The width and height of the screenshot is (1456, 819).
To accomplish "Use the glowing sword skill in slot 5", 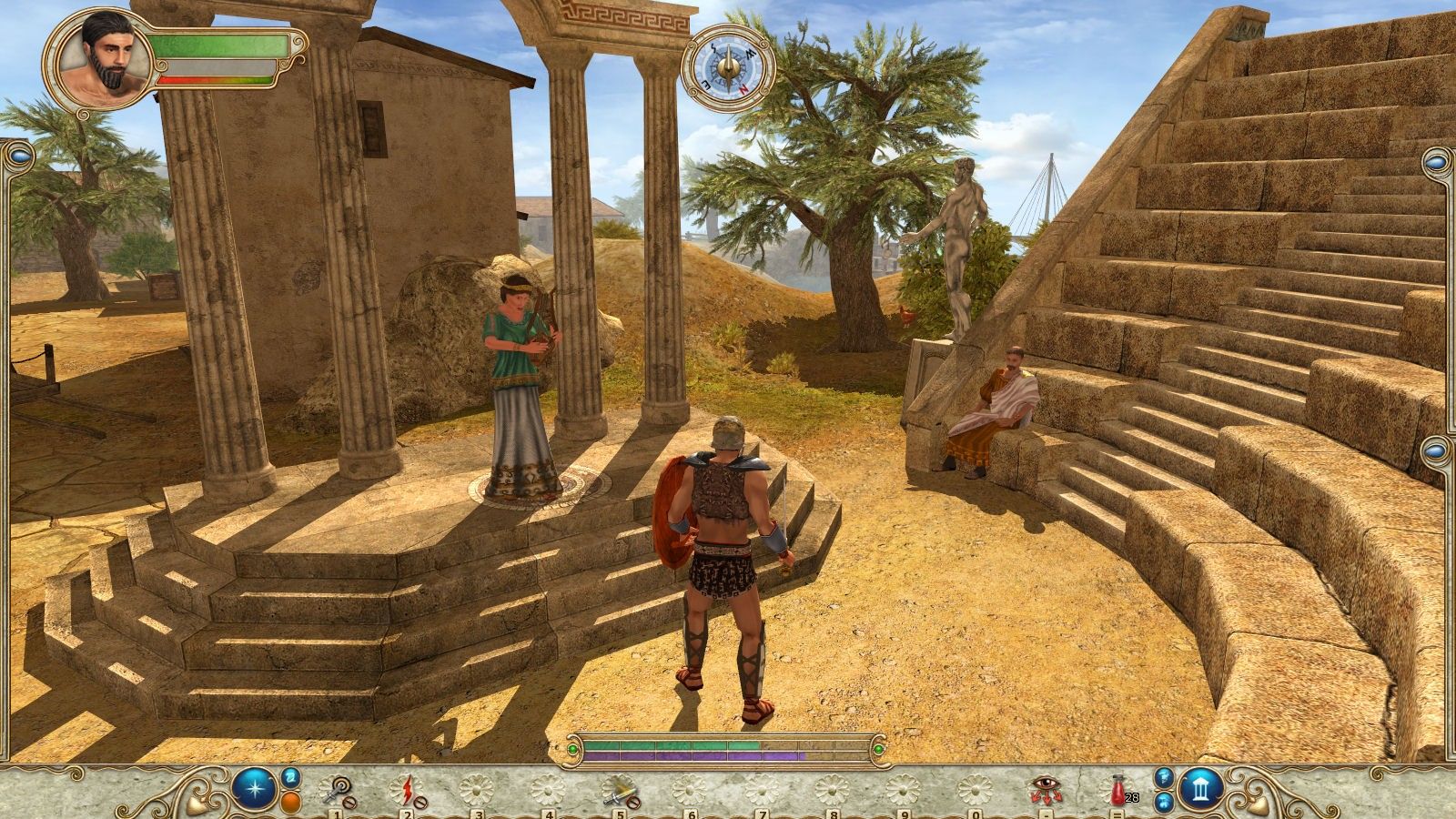I will click(x=621, y=790).
